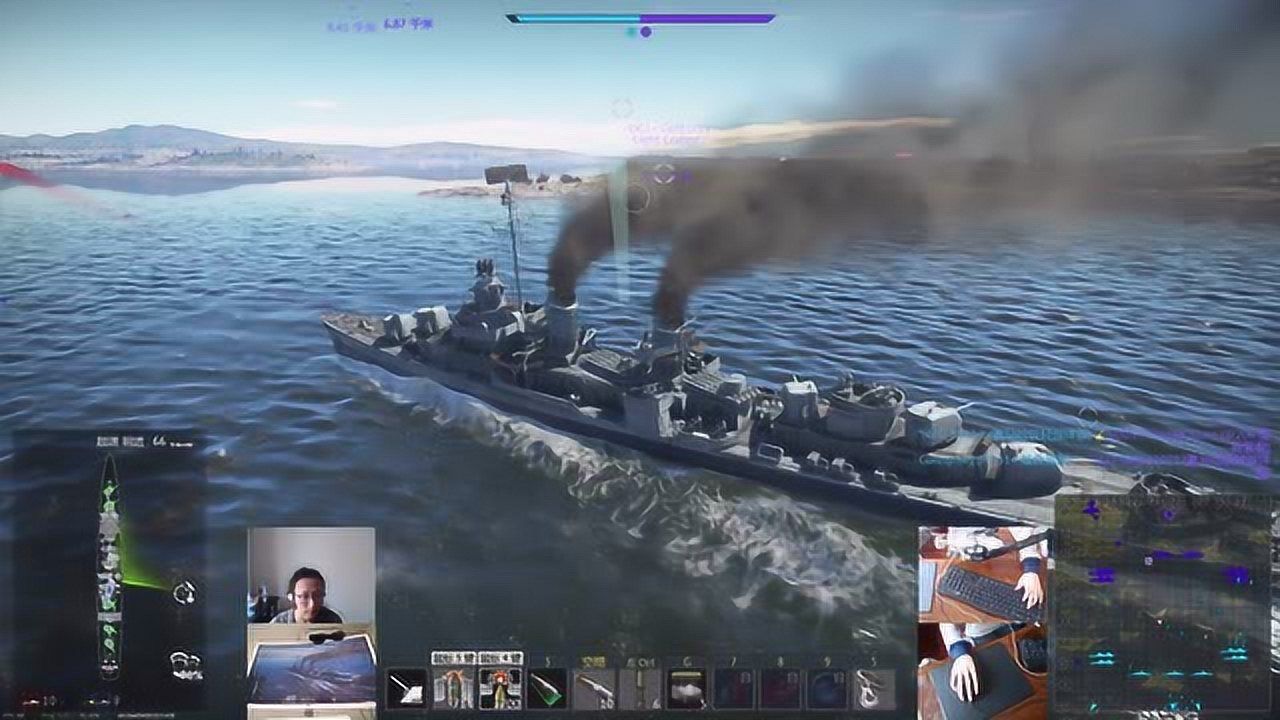Select the main gun turret slot
Image resolution: width=1280 pixels, height=720 pixels.
click(406, 688)
